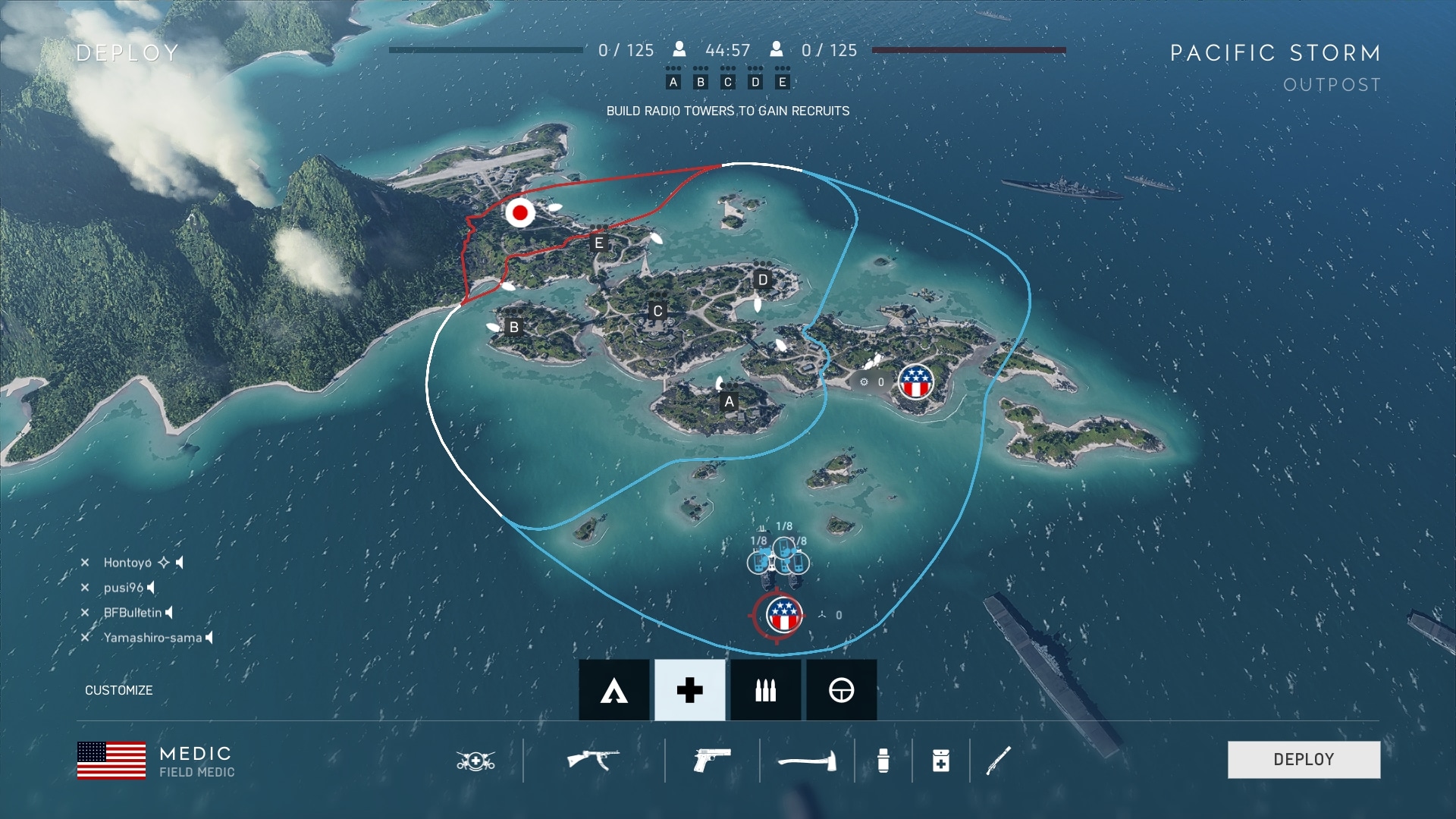
Task: Click objective C on the map
Action: point(657,311)
